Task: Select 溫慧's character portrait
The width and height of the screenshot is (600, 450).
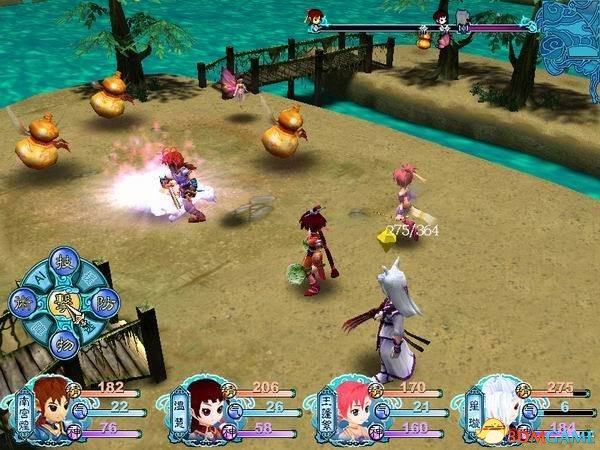Action: coord(204,409)
